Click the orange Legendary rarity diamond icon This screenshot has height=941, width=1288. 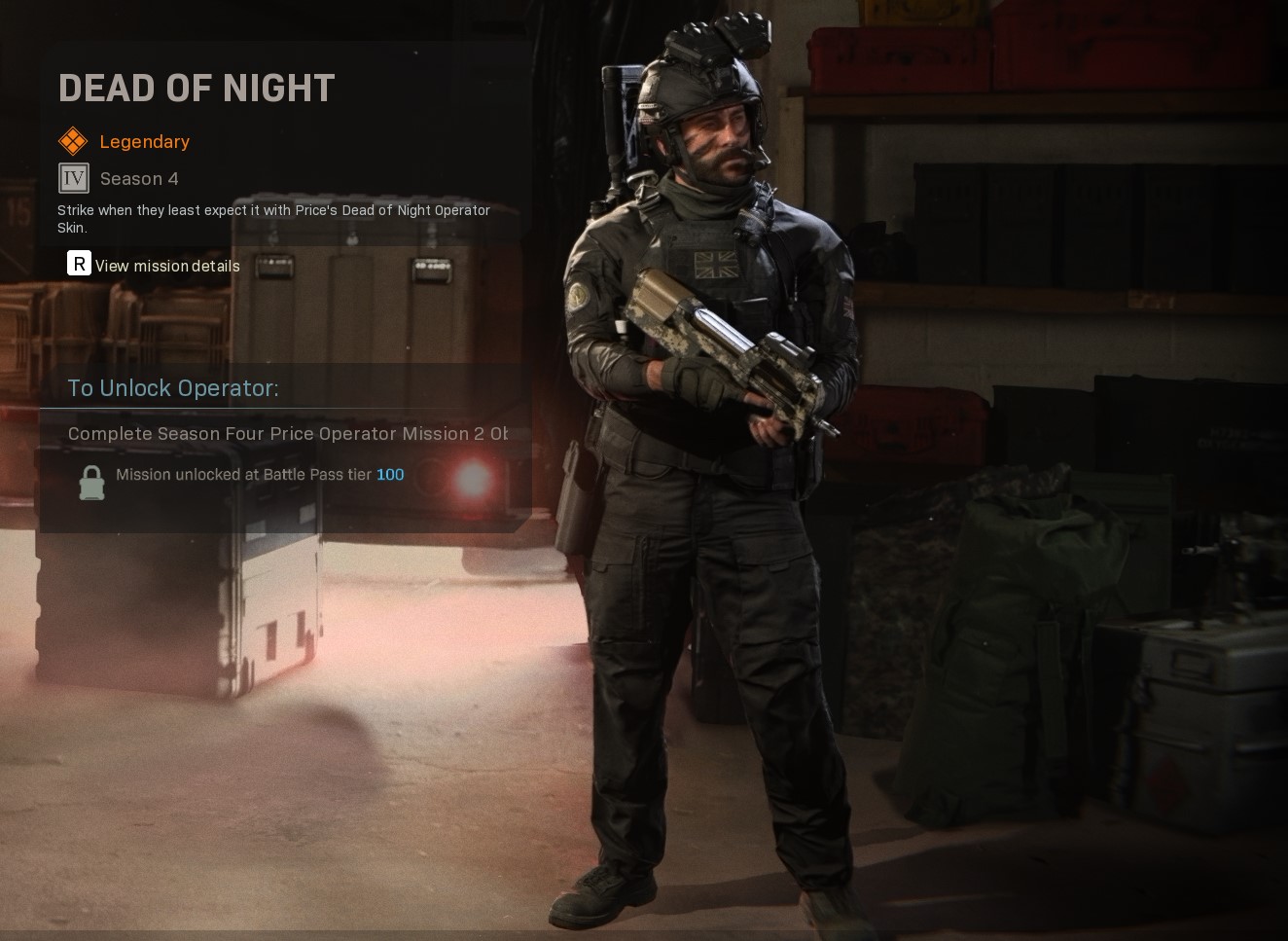[72, 141]
